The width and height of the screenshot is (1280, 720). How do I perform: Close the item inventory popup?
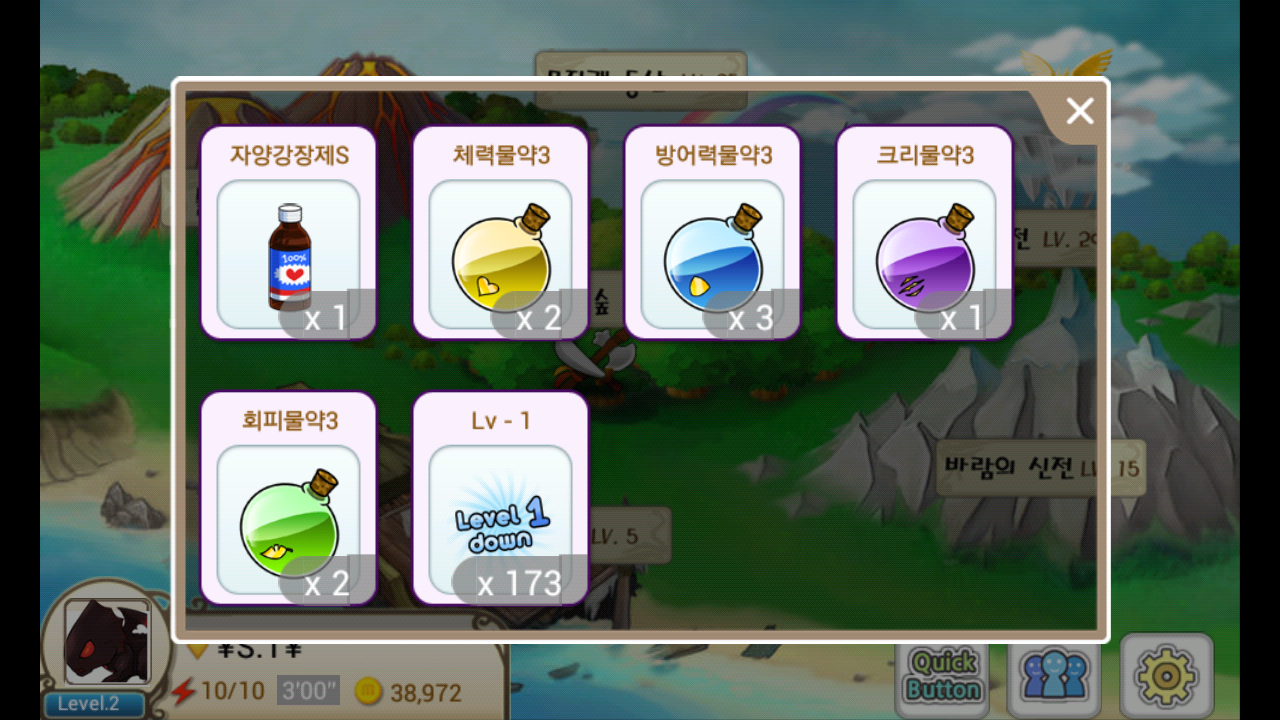pyautogui.click(x=1080, y=111)
